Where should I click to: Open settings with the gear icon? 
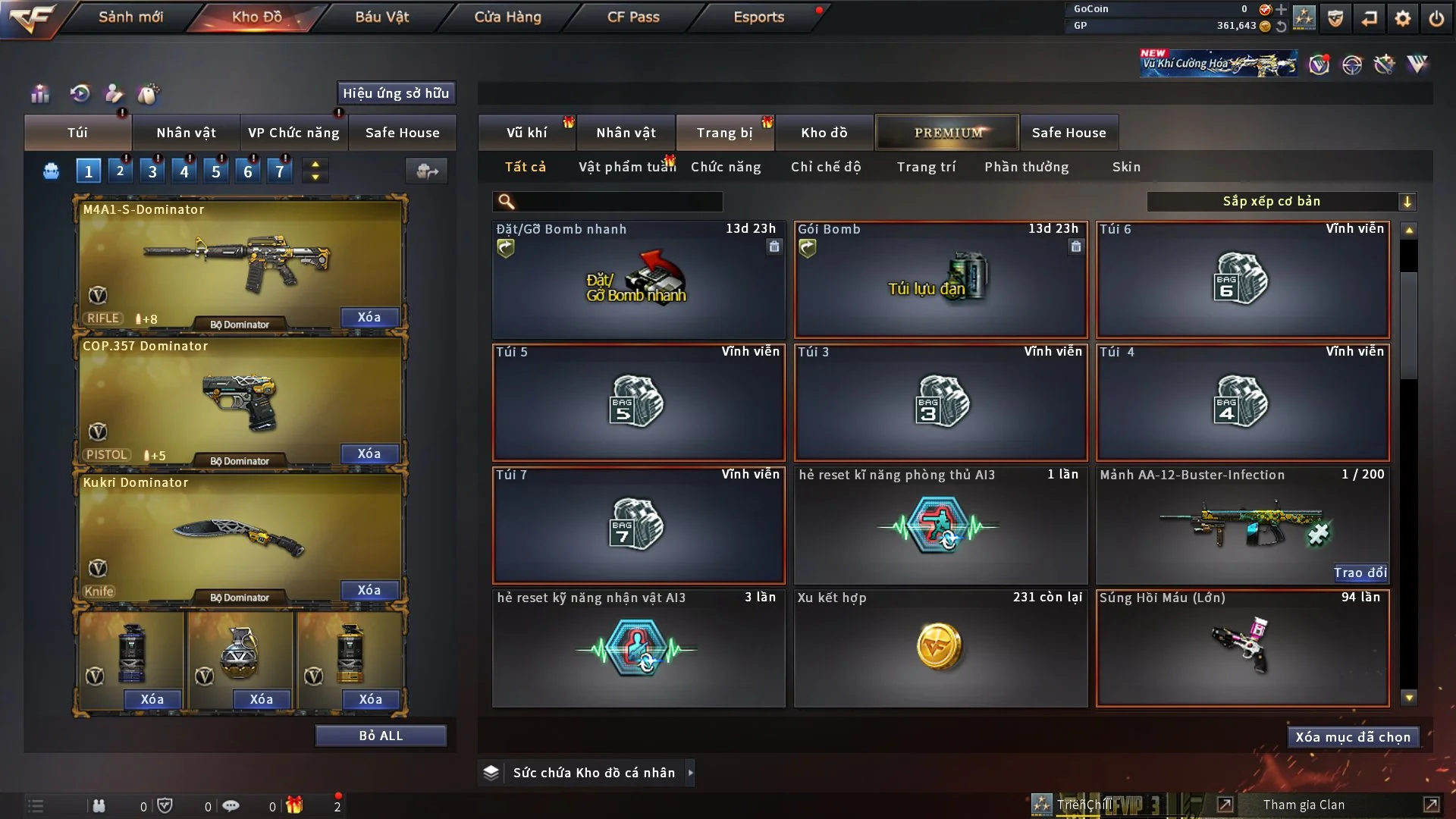click(x=1403, y=18)
